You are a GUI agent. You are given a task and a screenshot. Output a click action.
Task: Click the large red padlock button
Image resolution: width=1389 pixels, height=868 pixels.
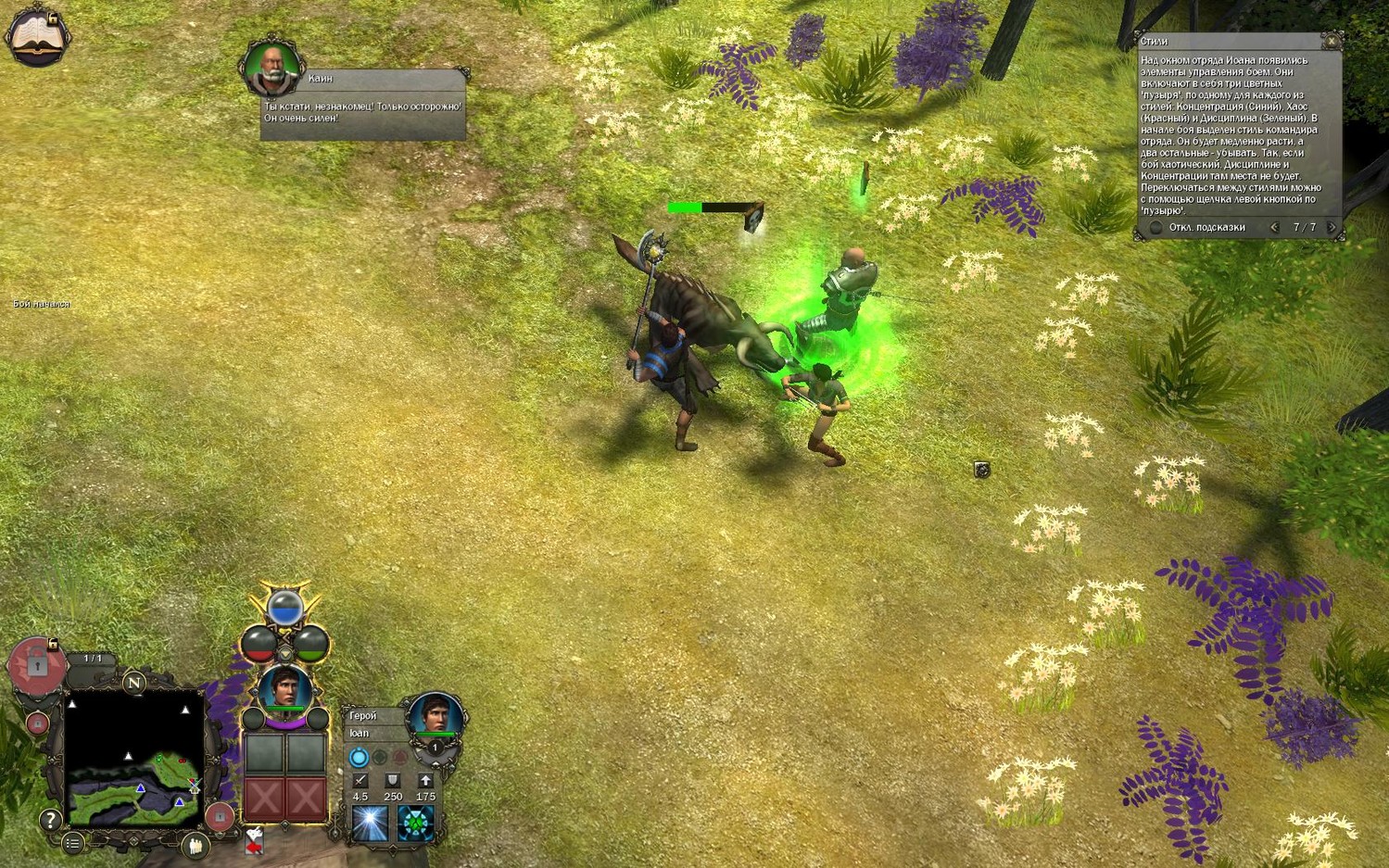[x=37, y=663]
